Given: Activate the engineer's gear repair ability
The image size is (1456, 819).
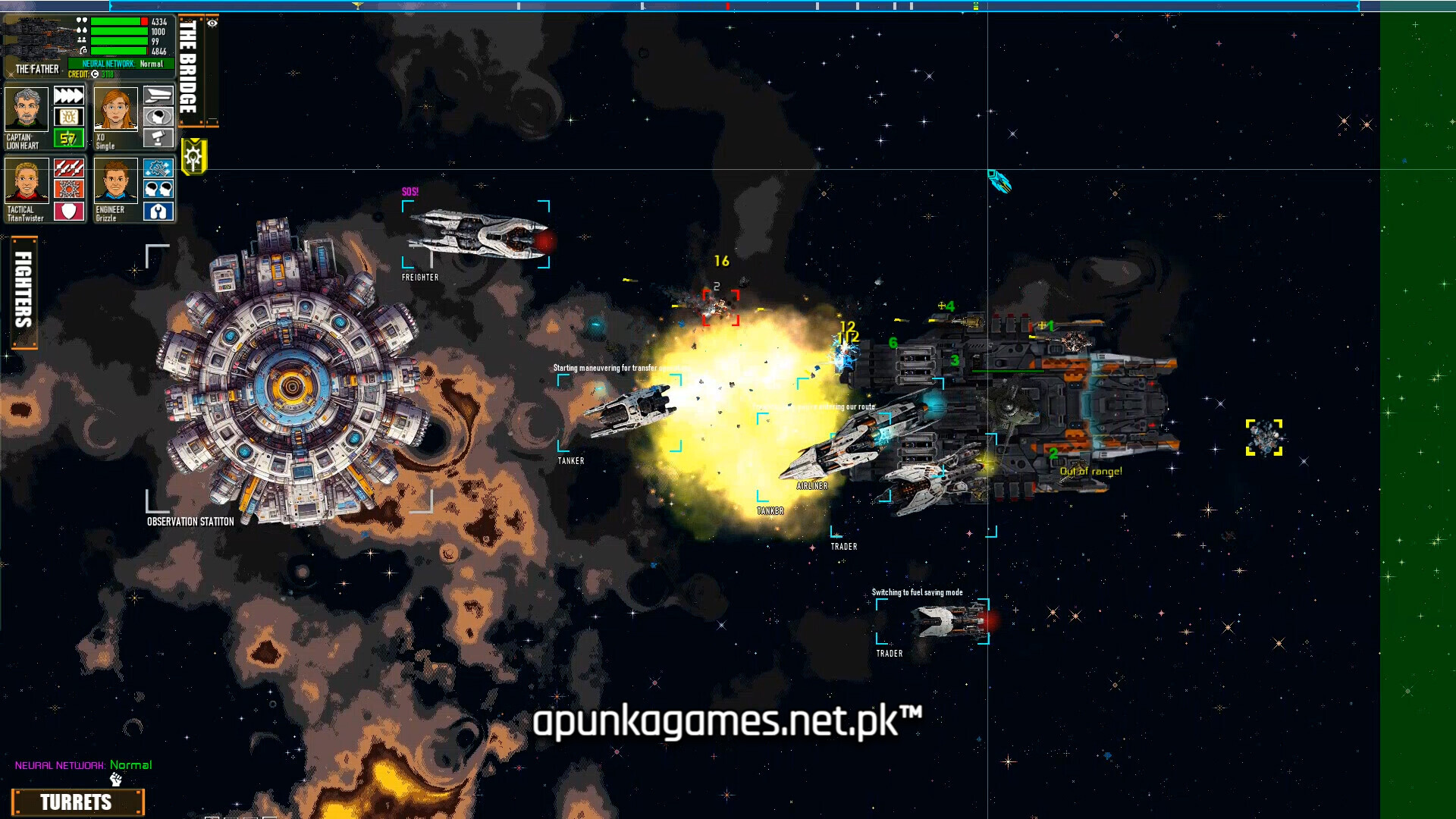Looking at the screenshot, I should click(x=158, y=168).
